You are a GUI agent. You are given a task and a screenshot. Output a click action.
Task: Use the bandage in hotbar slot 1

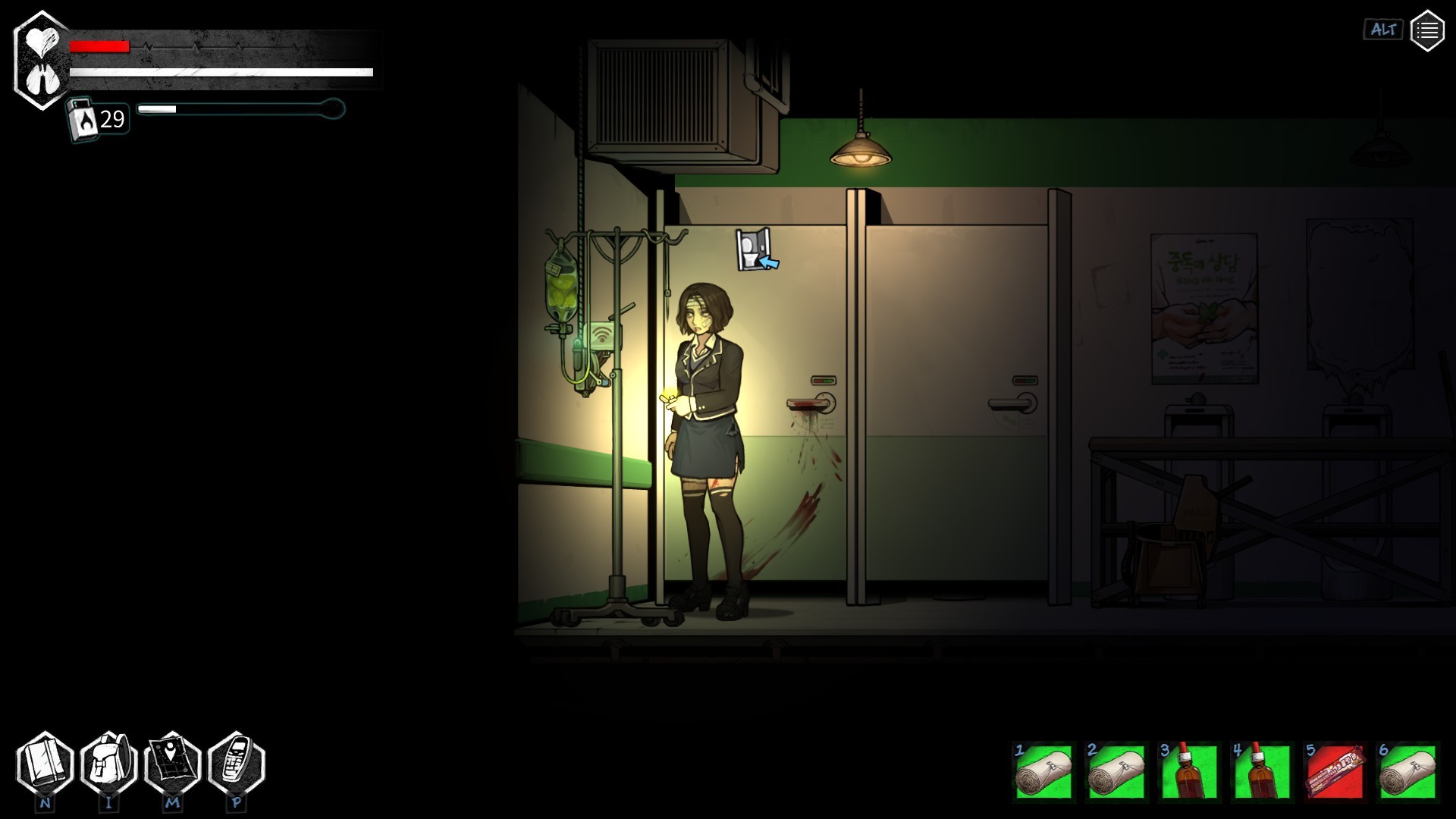tap(1043, 771)
